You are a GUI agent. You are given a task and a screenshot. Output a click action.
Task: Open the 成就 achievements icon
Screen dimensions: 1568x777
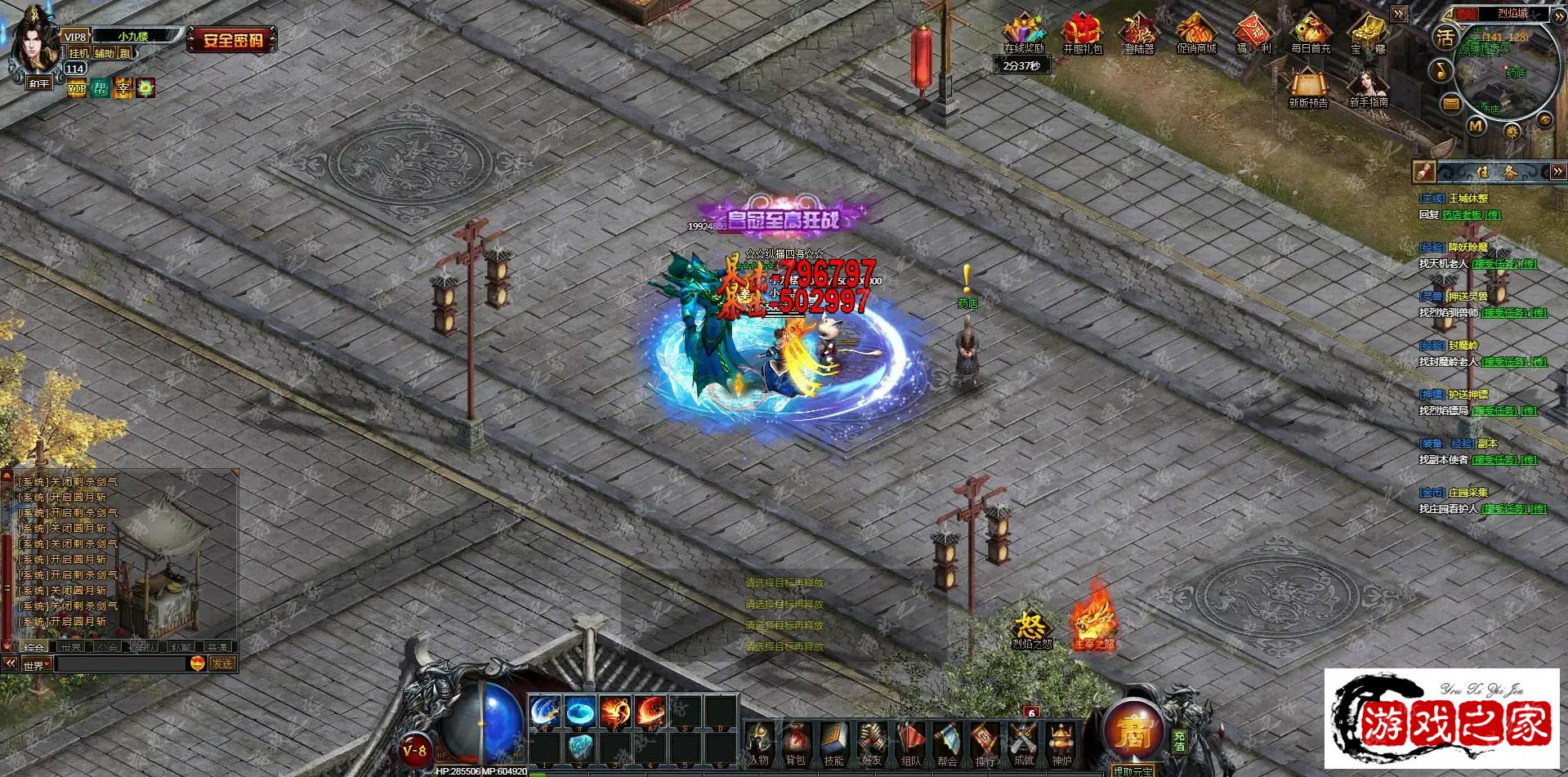pos(1023,744)
